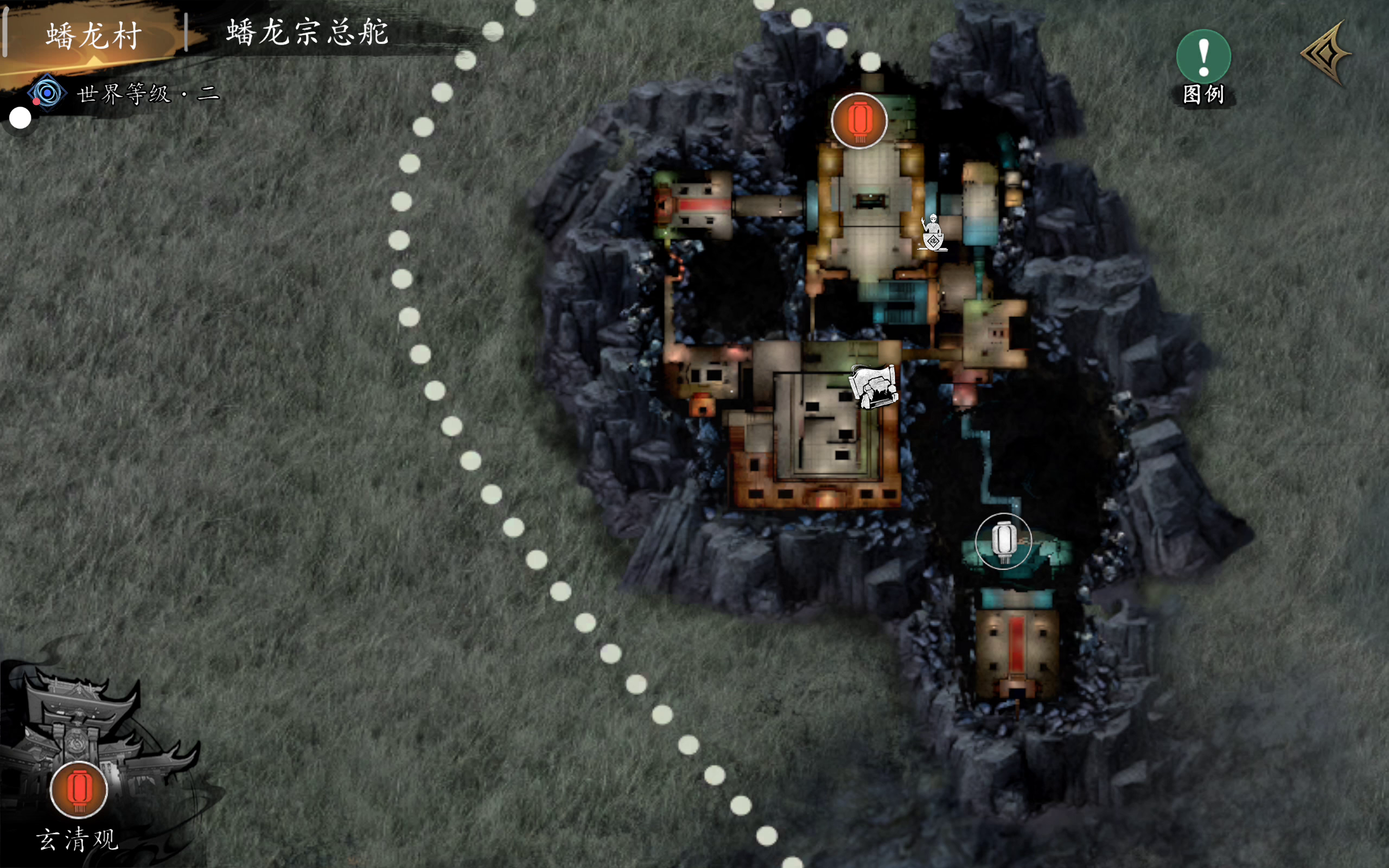
Task: Travel to 玄清观 red lantern
Action: click(79, 789)
